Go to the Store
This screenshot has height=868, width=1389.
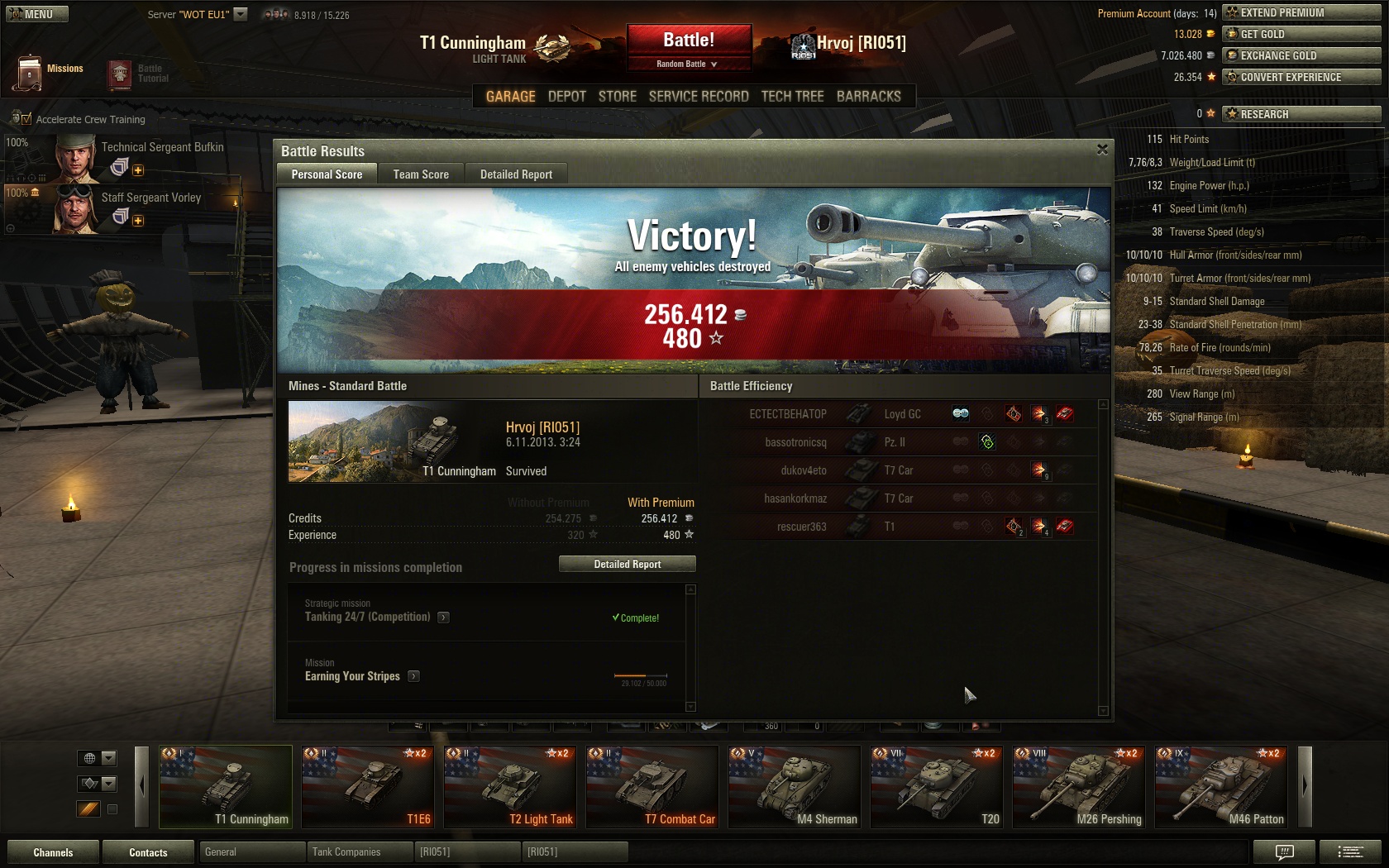point(617,97)
